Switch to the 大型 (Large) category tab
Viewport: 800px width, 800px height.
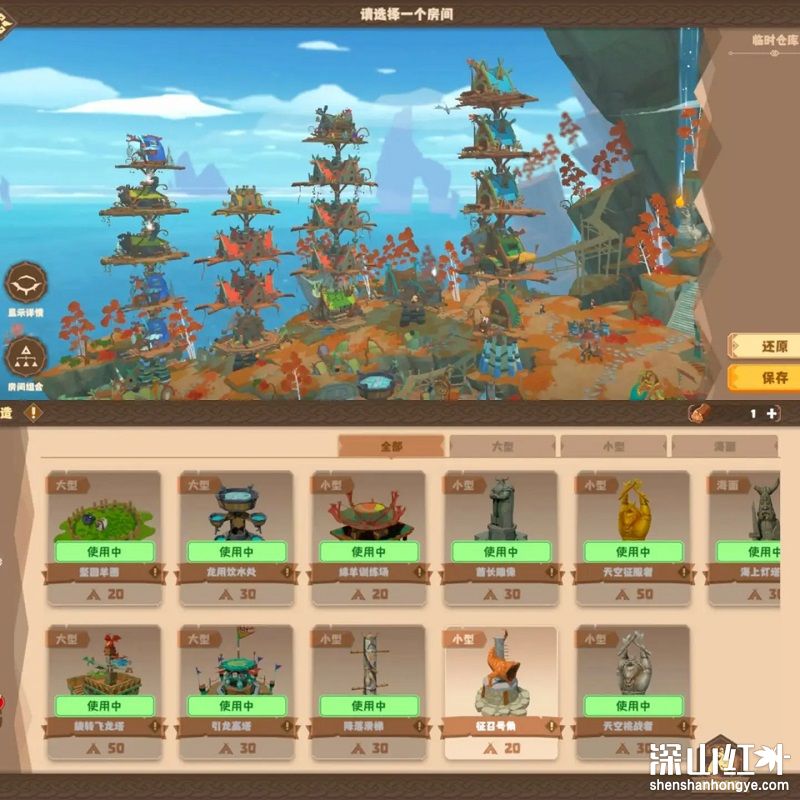point(502,446)
